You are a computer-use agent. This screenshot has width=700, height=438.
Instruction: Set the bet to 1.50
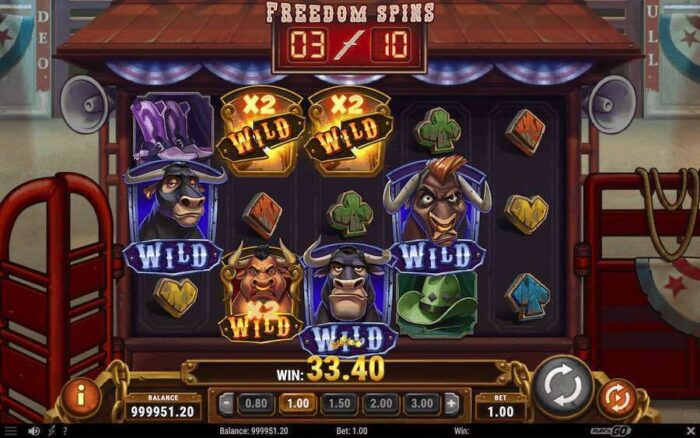tap(341, 404)
